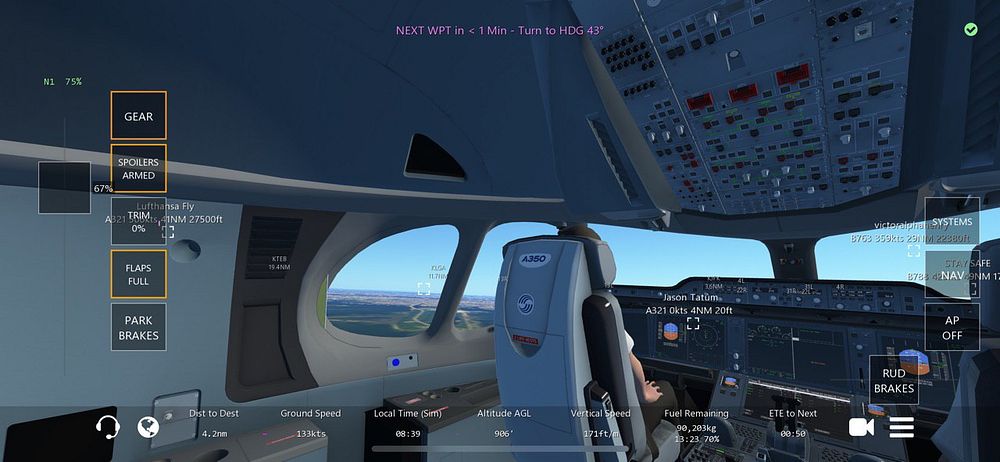Screen dimensions: 1000x462
Task: Open the globe map icon
Action: pos(149,428)
